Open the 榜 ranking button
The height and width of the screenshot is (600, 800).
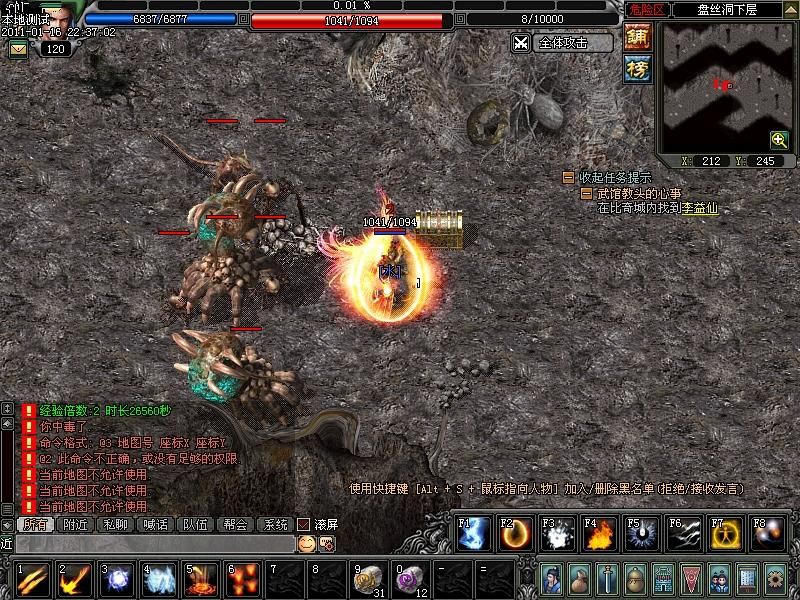point(636,68)
